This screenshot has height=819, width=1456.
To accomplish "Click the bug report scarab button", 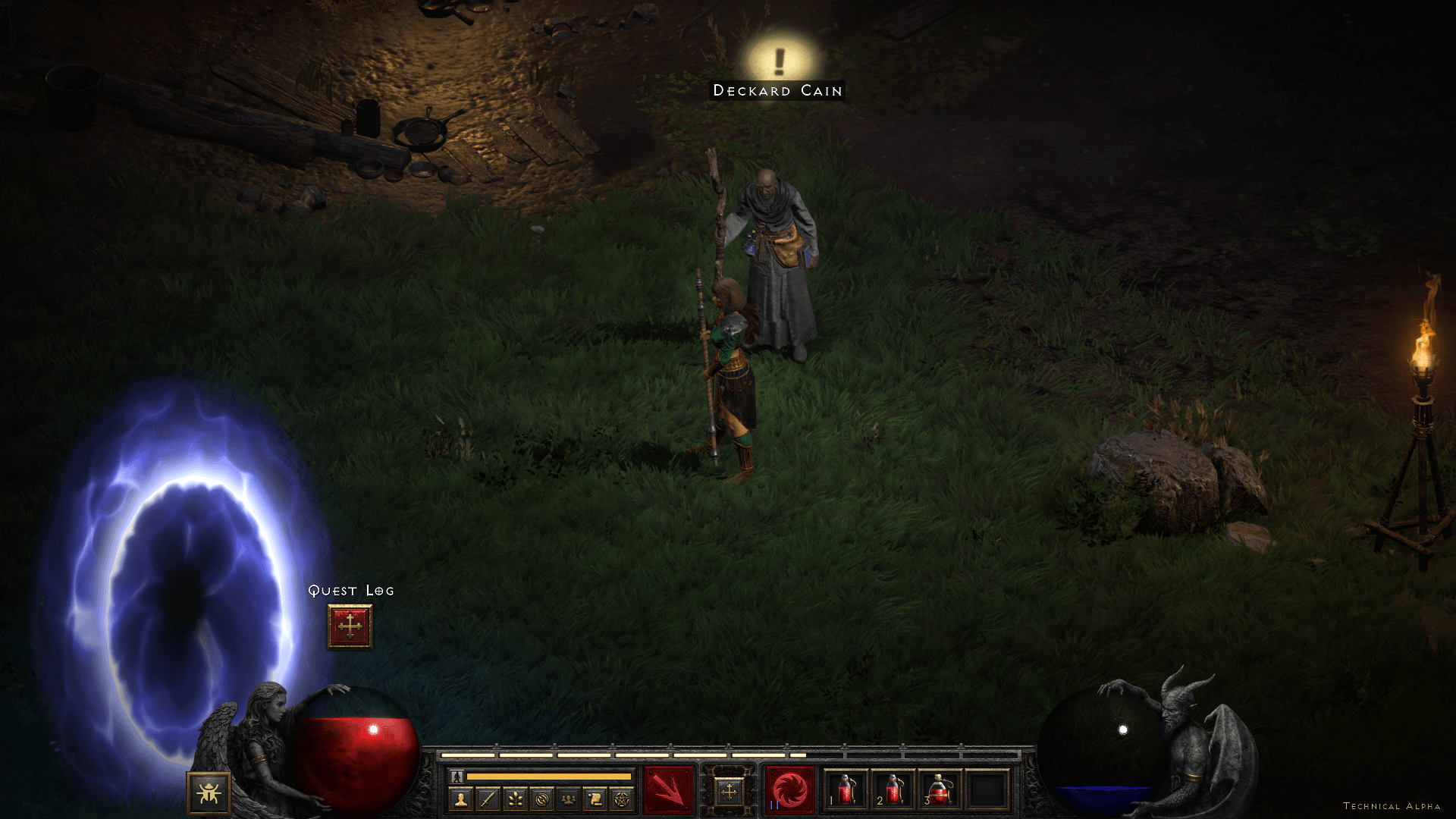I will point(209,793).
